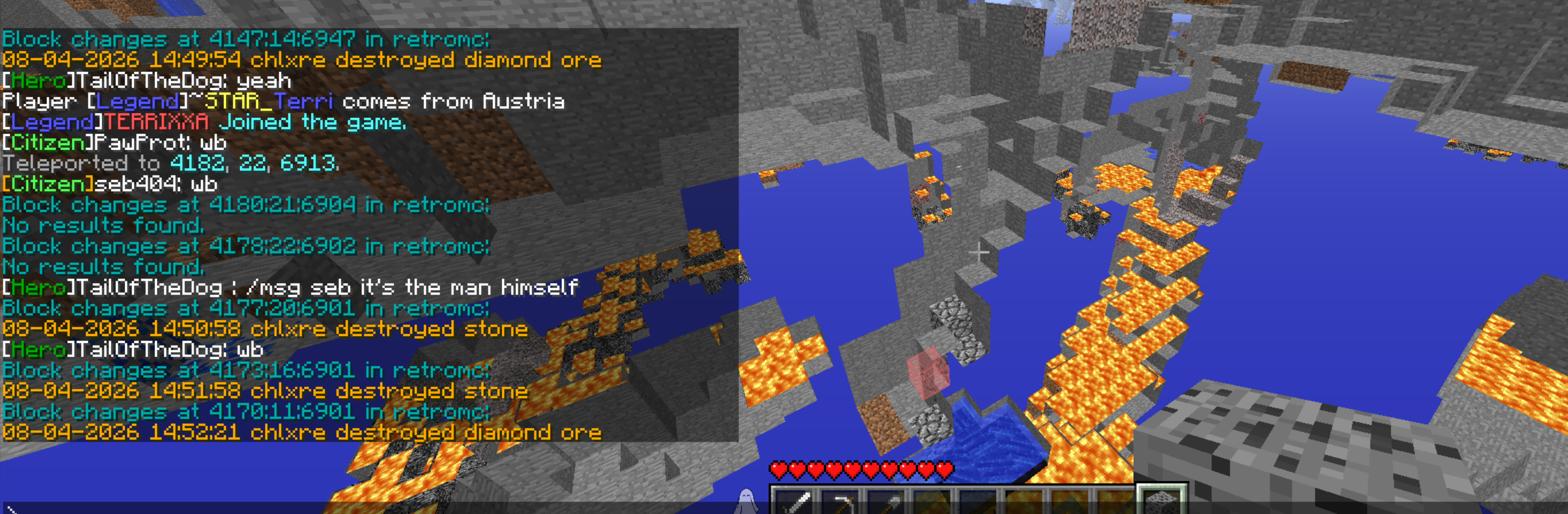Click the small ghost icon beside hotbar
Image resolution: width=1568 pixels, height=514 pixels.
(x=746, y=501)
